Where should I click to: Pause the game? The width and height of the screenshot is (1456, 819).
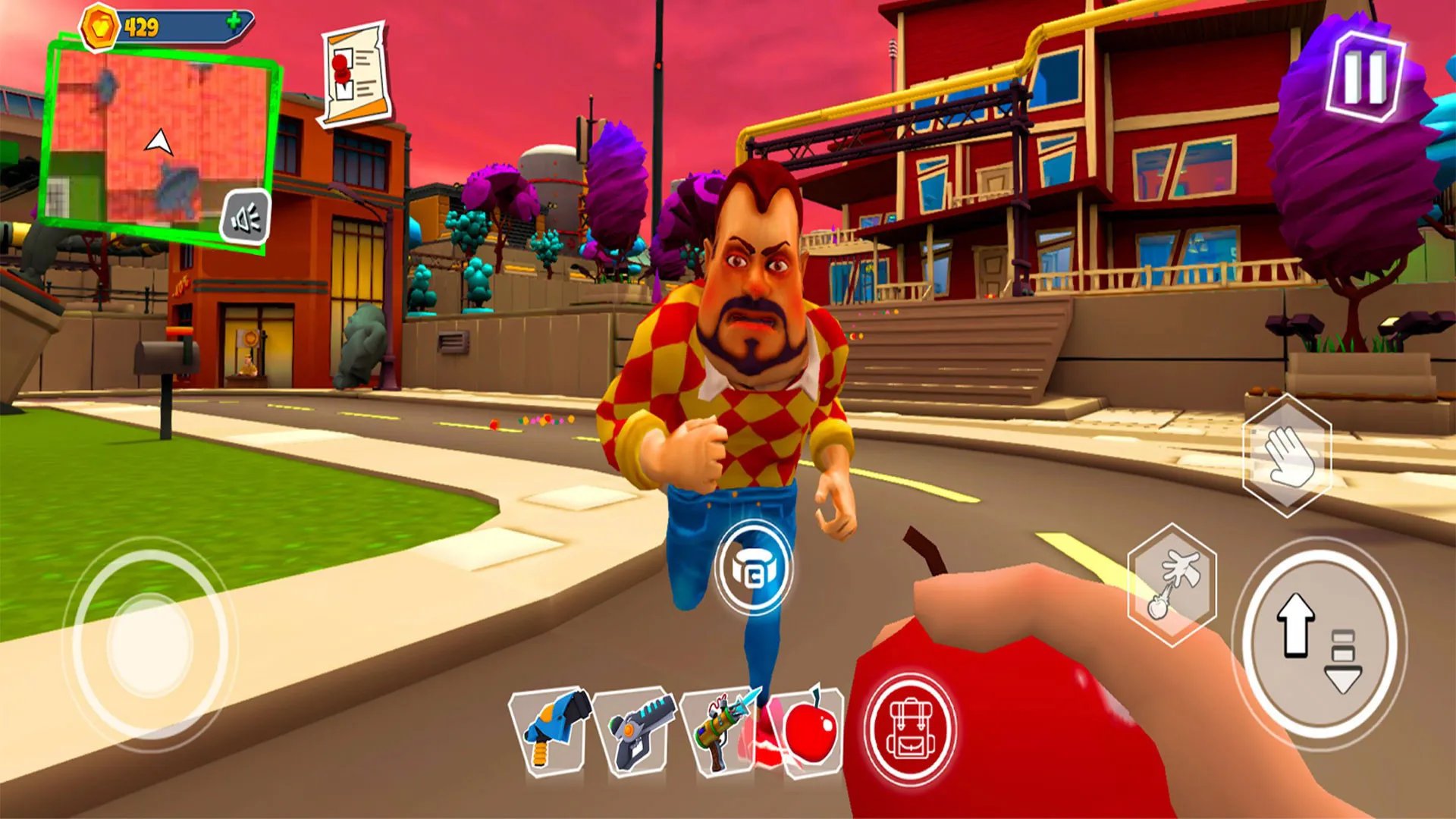(1365, 77)
